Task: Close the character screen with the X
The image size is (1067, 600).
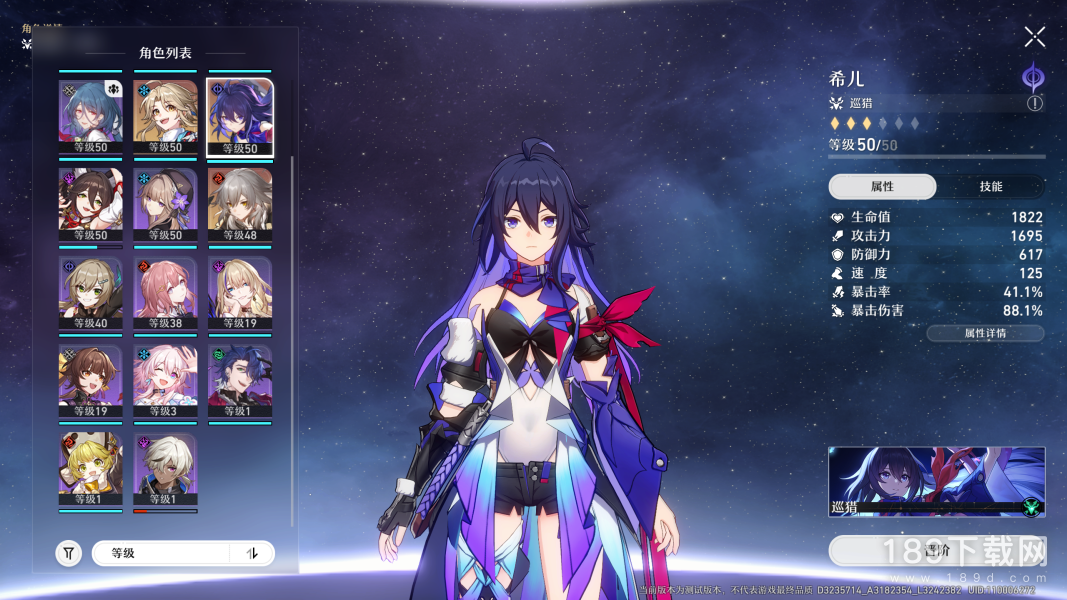Action: (x=1034, y=38)
